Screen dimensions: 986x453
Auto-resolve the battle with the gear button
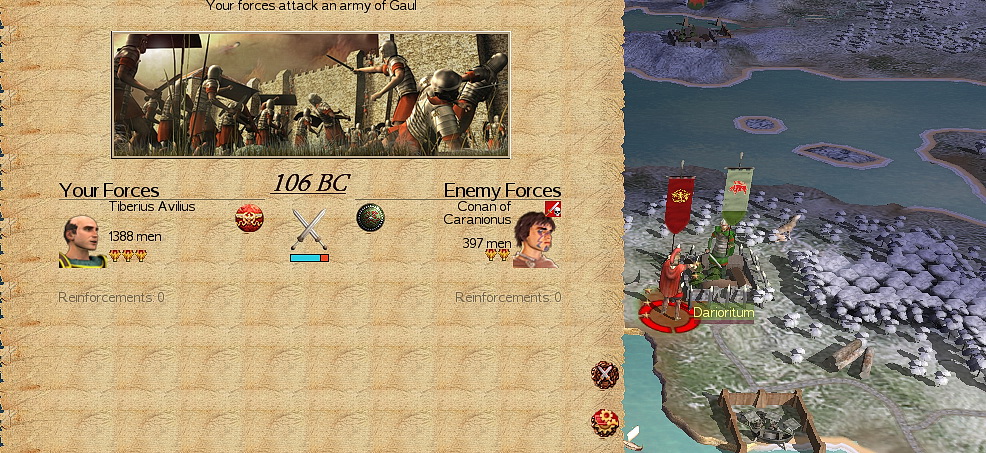click(604, 422)
